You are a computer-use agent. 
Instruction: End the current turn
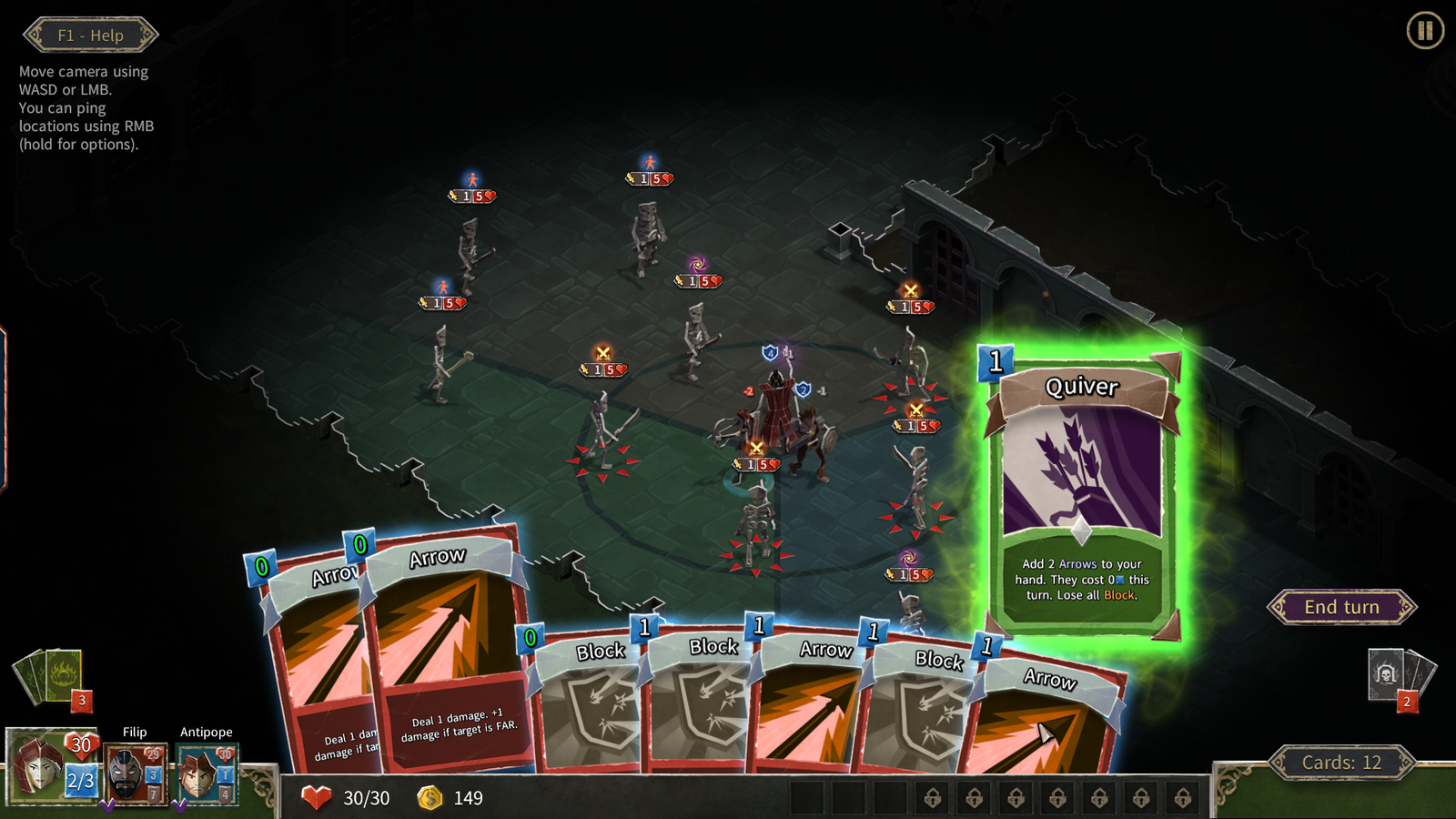[x=1341, y=607]
